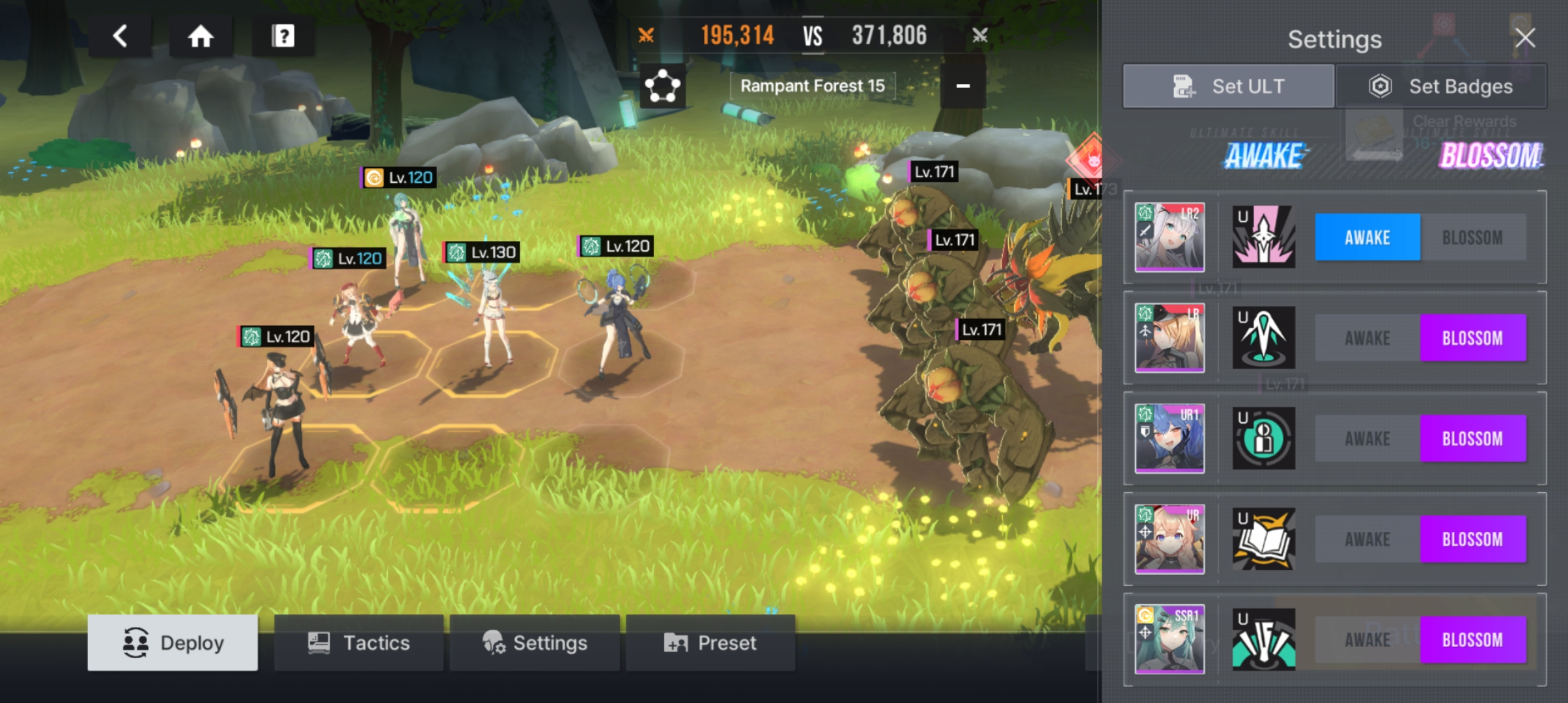Set the blonde capped LR character to Awake
1568x703 pixels.
pyautogui.click(x=1367, y=338)
